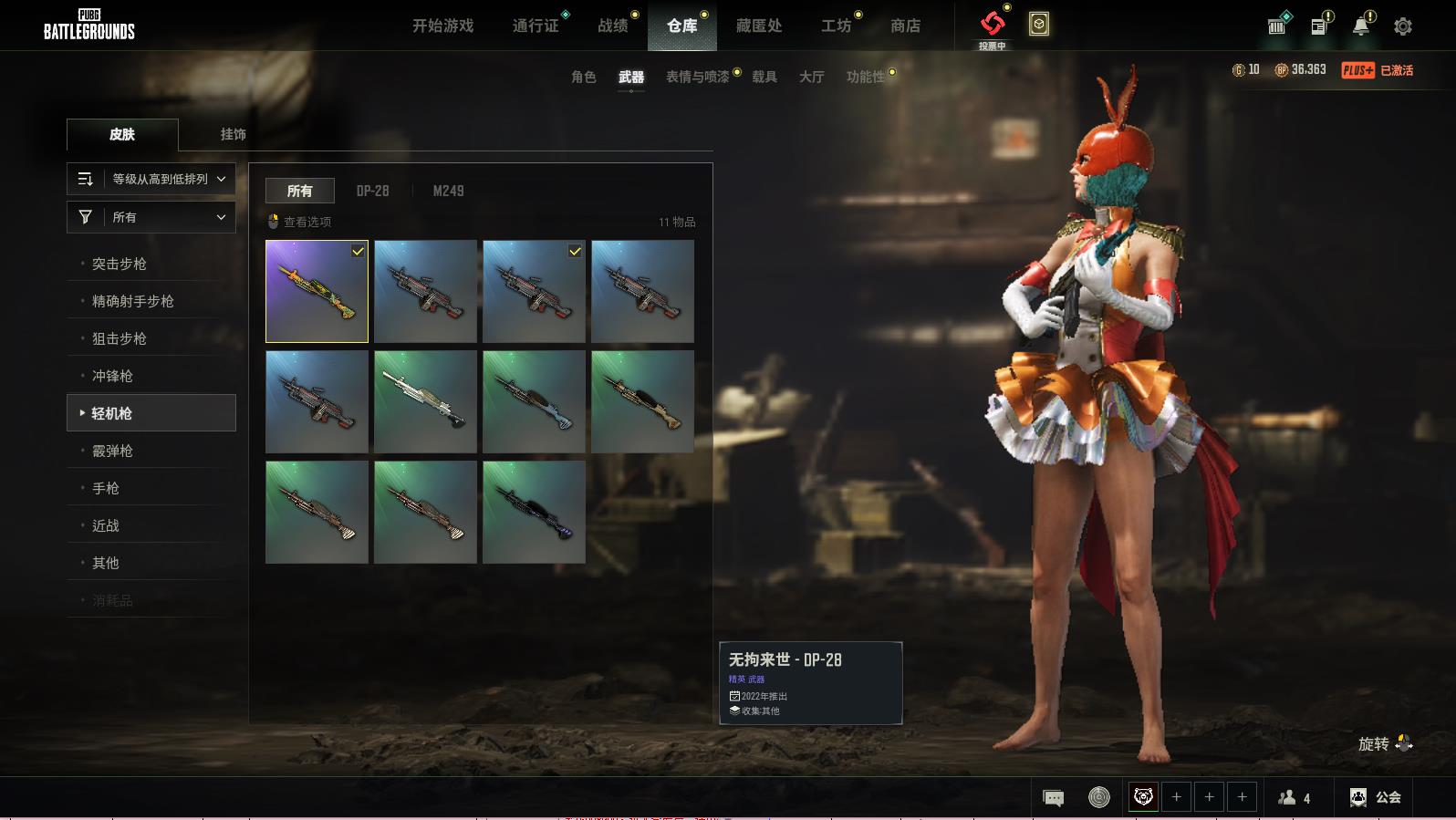Select the 角色 character sub-tab
This screenshot has width=1456, height=820.
coord(583,77)
